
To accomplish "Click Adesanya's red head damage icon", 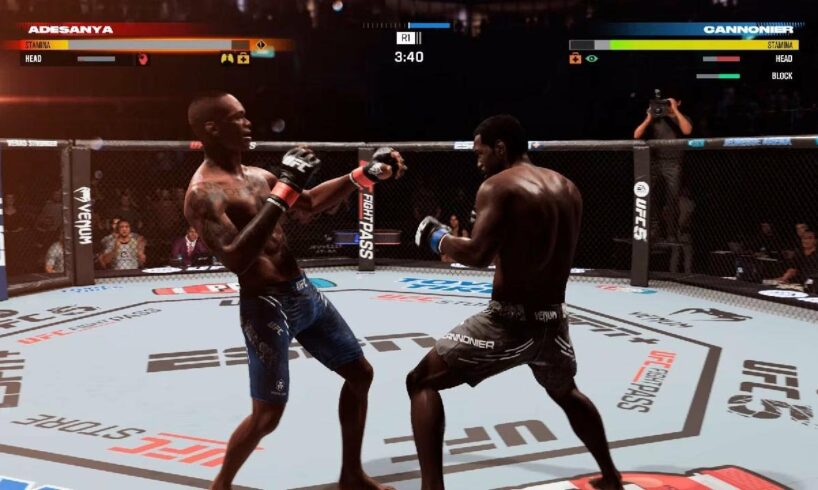I will (143, 59).
